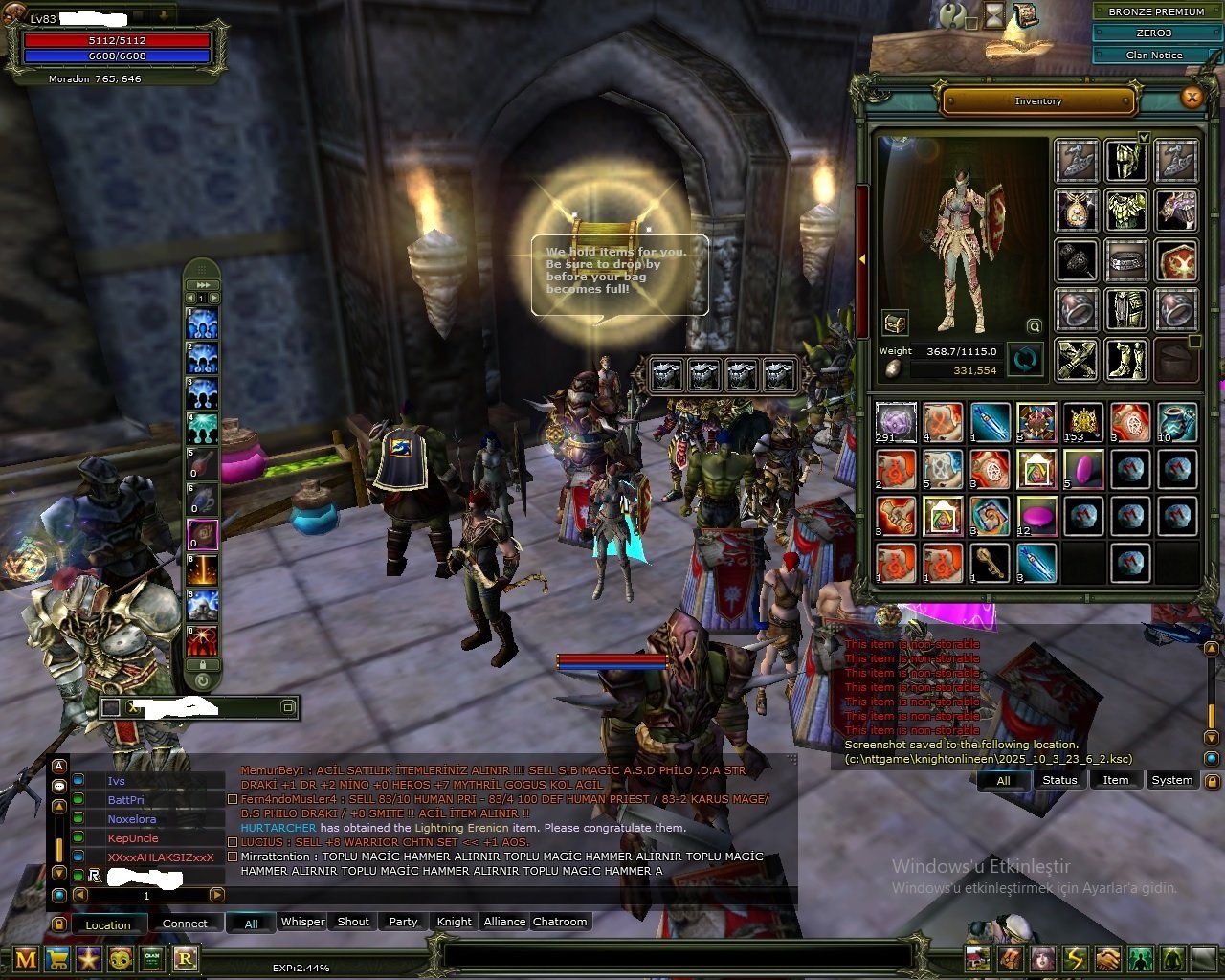The height and width of the screenshot is (980, 1225).
Task: Select player Noxelora in the list
Action: coord(132,819)
